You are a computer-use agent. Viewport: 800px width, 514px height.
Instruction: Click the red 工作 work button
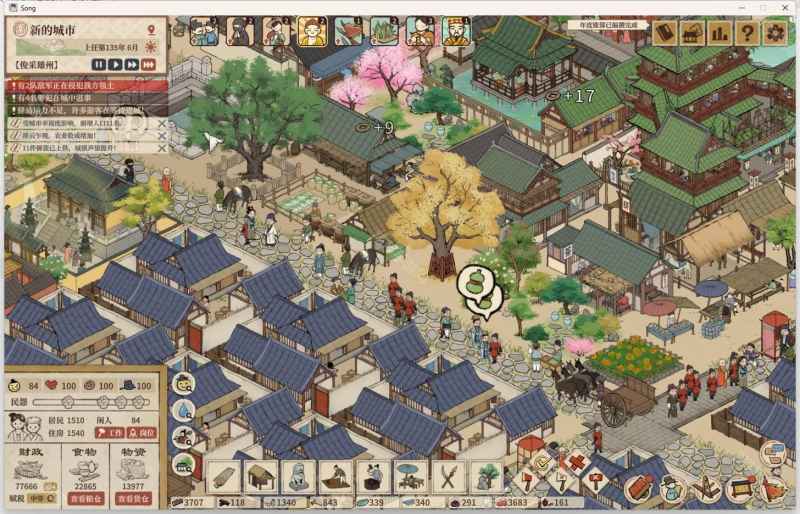(110, 433)
